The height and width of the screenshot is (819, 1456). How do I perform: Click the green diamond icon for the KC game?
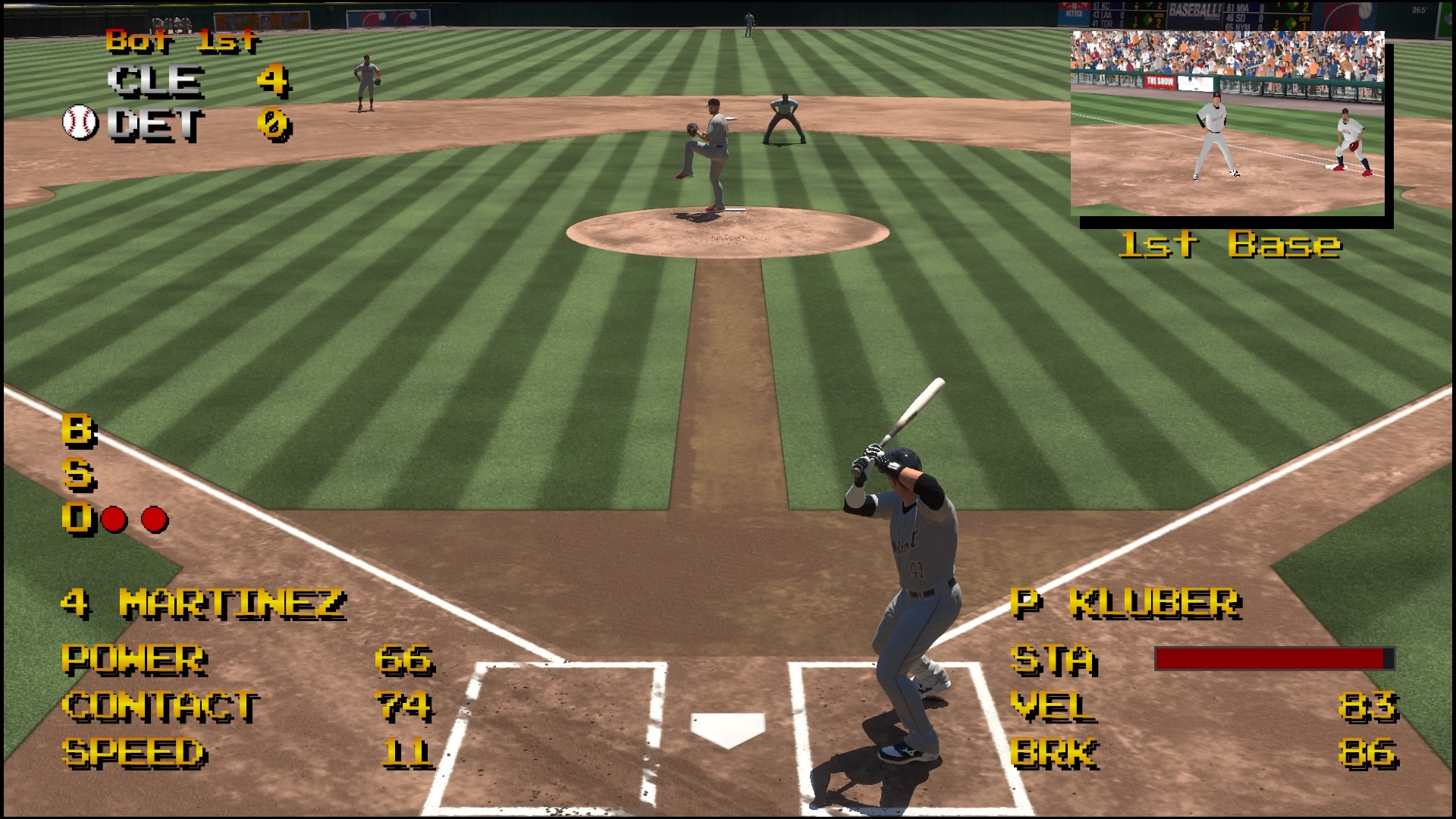point(1148,6)
